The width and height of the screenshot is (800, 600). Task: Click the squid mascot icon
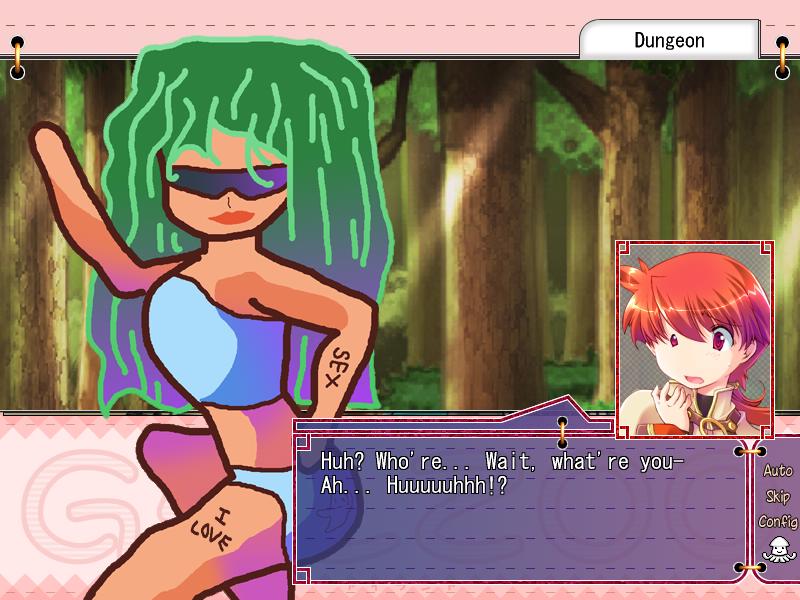(776, 549)
